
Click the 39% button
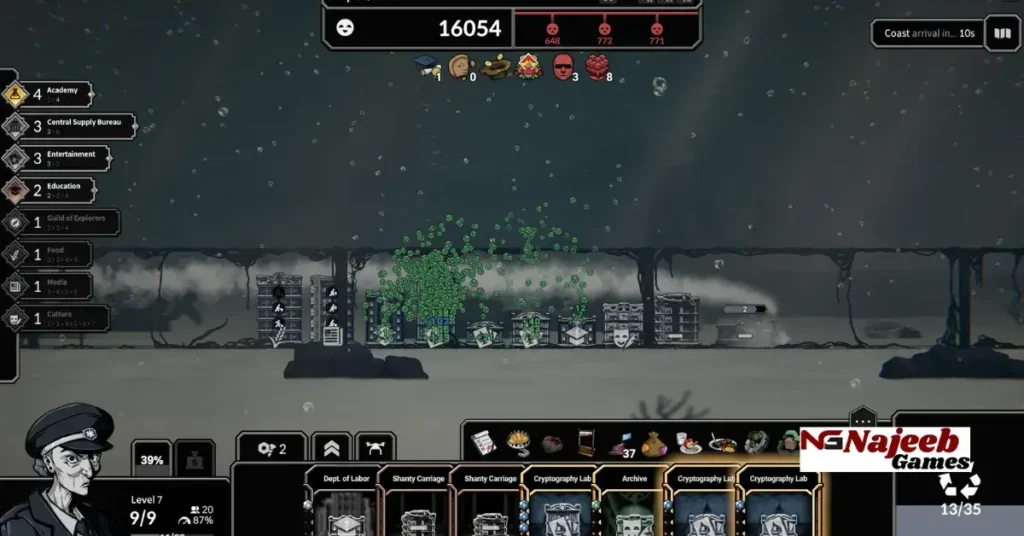[151, 460]
